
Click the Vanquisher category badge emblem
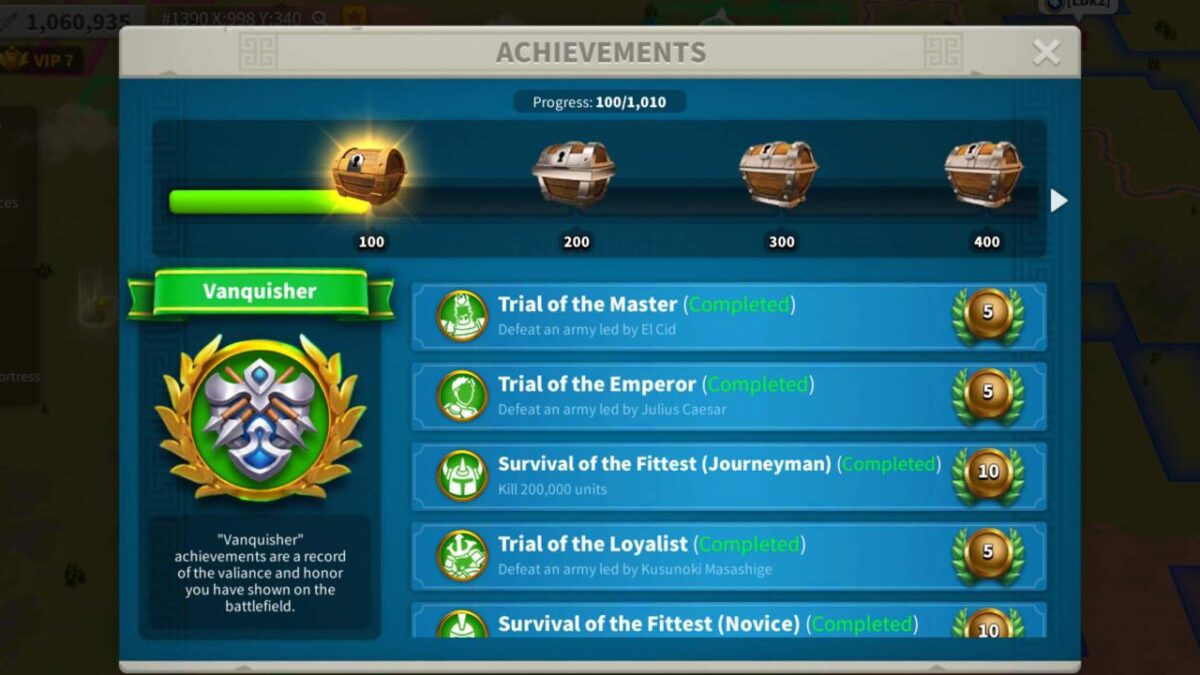click(261, 416)
